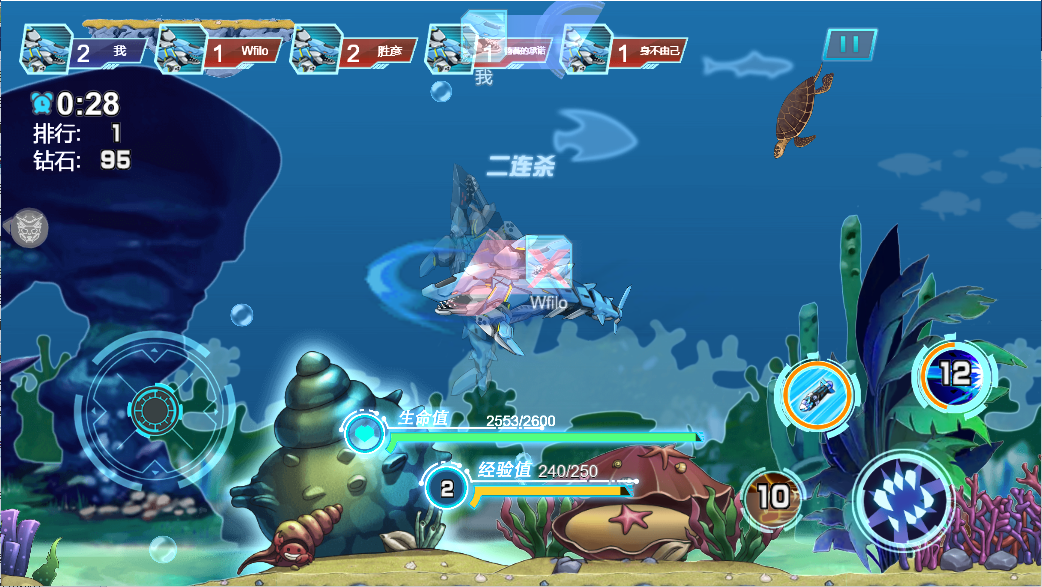Tap the orange skill showing 10 cooldown
The height and width of the screenshot is (587, 1042).
773,496
